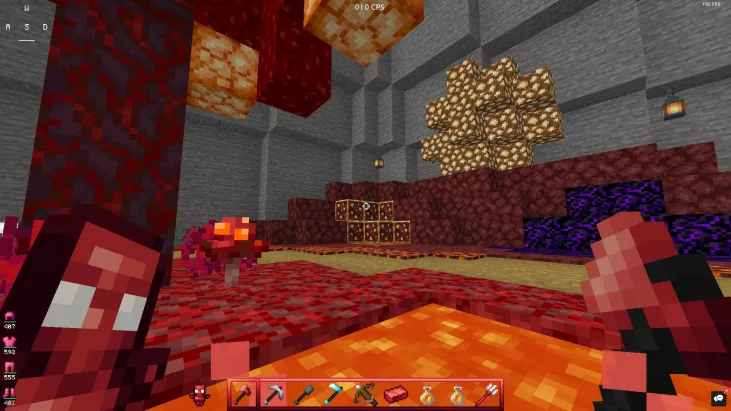Select the axe in the first hotbar slot

[242, 395]
